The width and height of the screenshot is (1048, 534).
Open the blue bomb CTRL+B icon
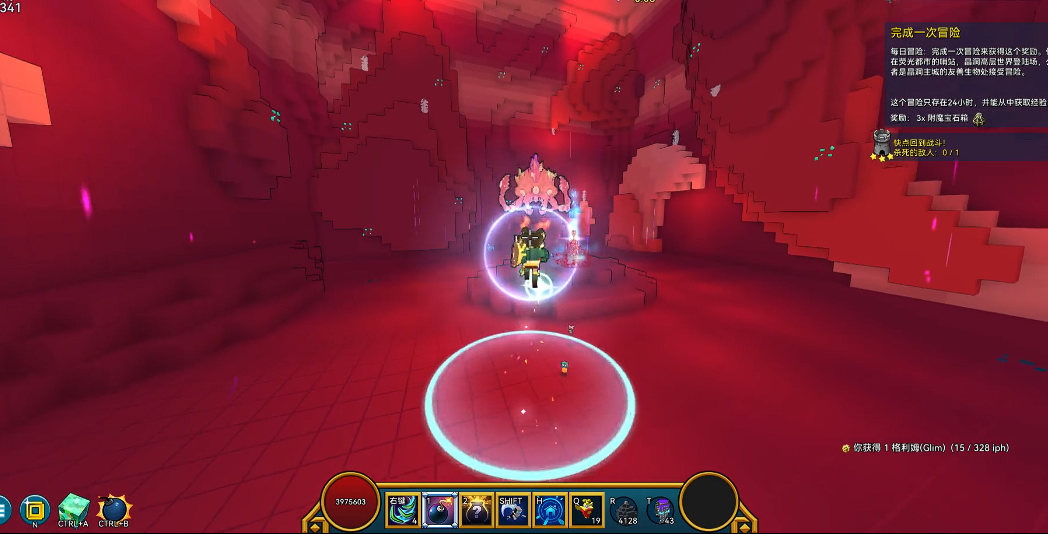(113, 508)
